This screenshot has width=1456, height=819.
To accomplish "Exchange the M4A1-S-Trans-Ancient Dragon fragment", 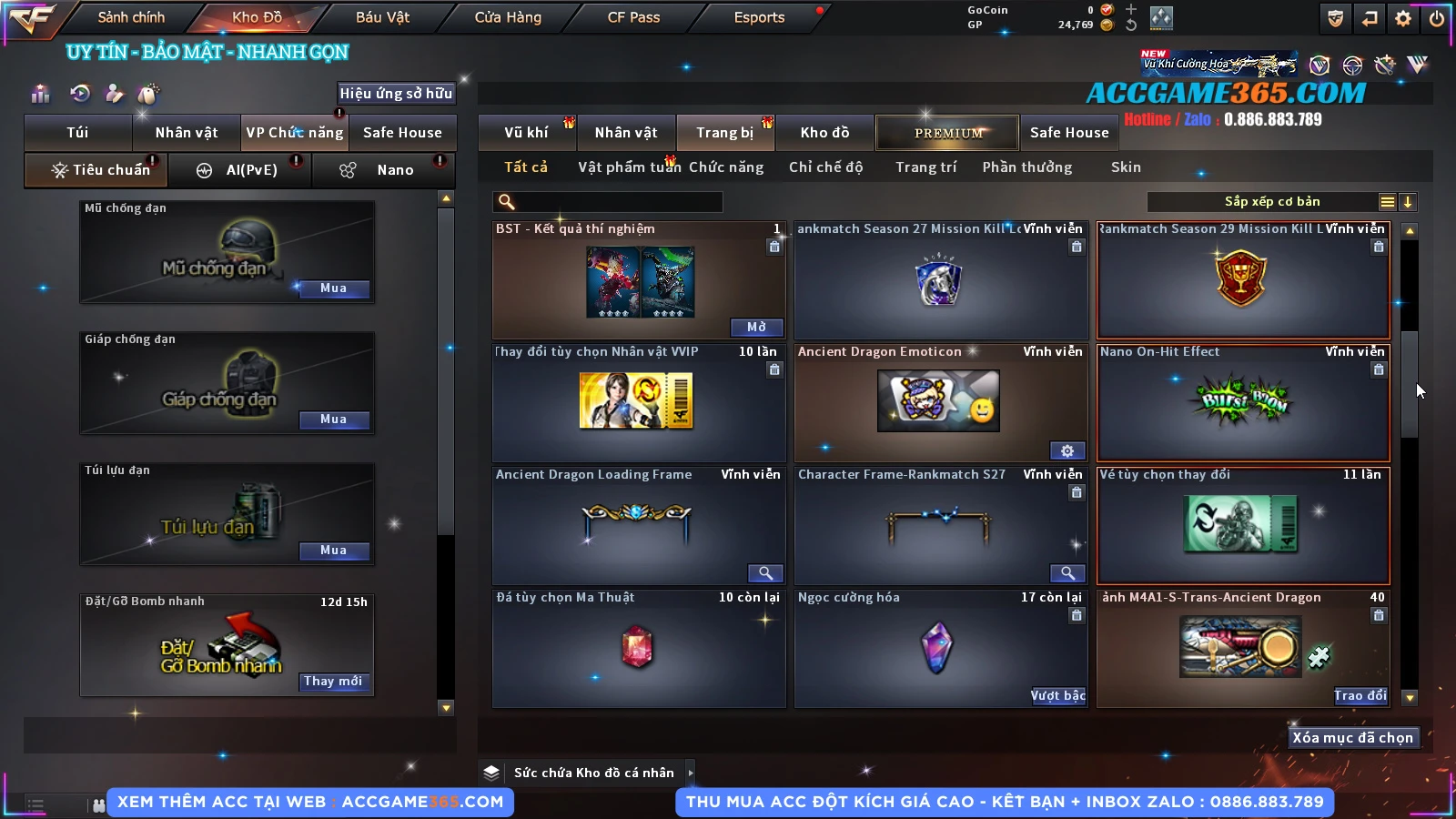I will (x=1360, y=696).
